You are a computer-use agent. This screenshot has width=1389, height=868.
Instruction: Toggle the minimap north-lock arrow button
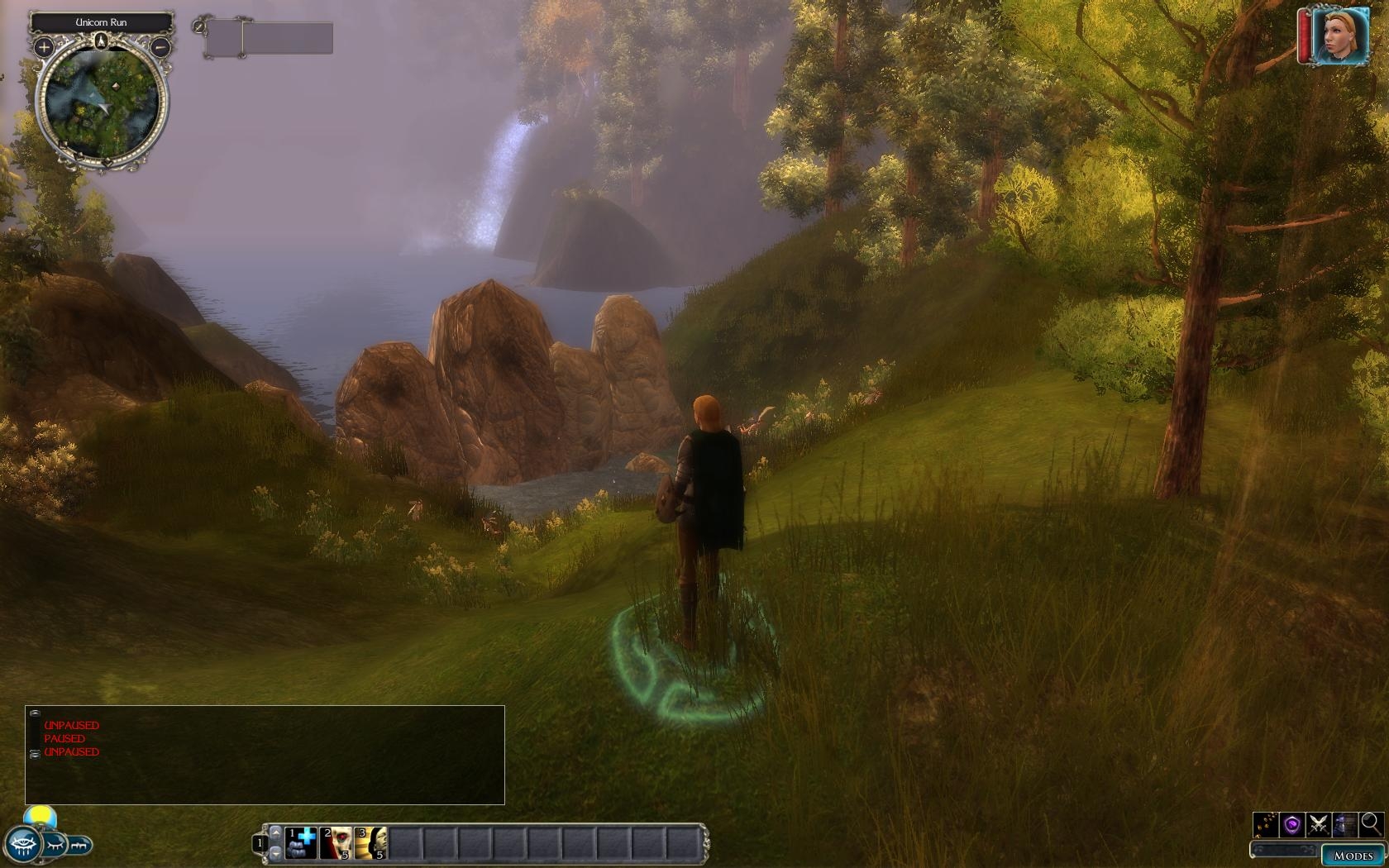pos(102,41)
